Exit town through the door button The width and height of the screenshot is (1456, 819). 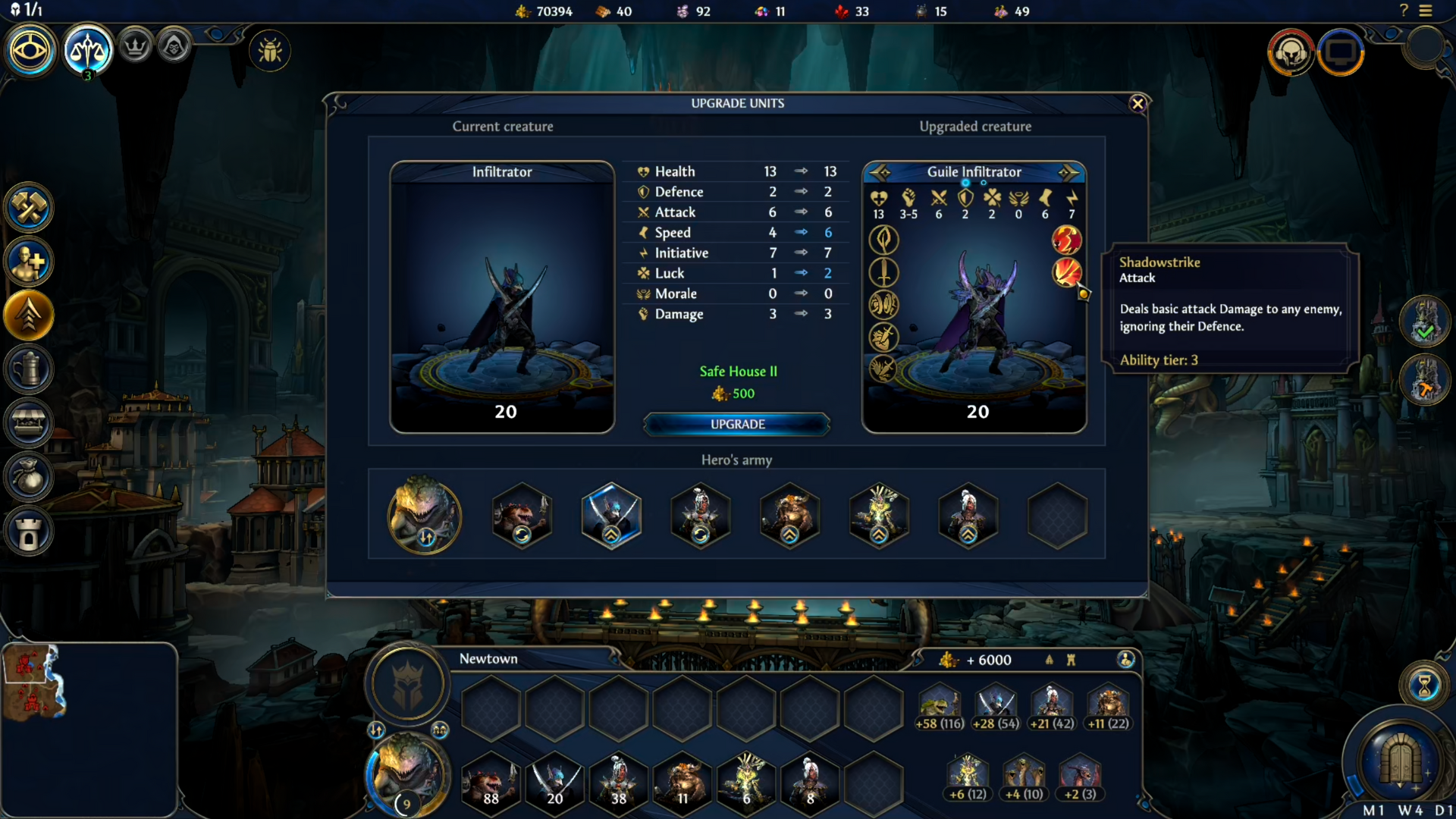point(1400,758)
